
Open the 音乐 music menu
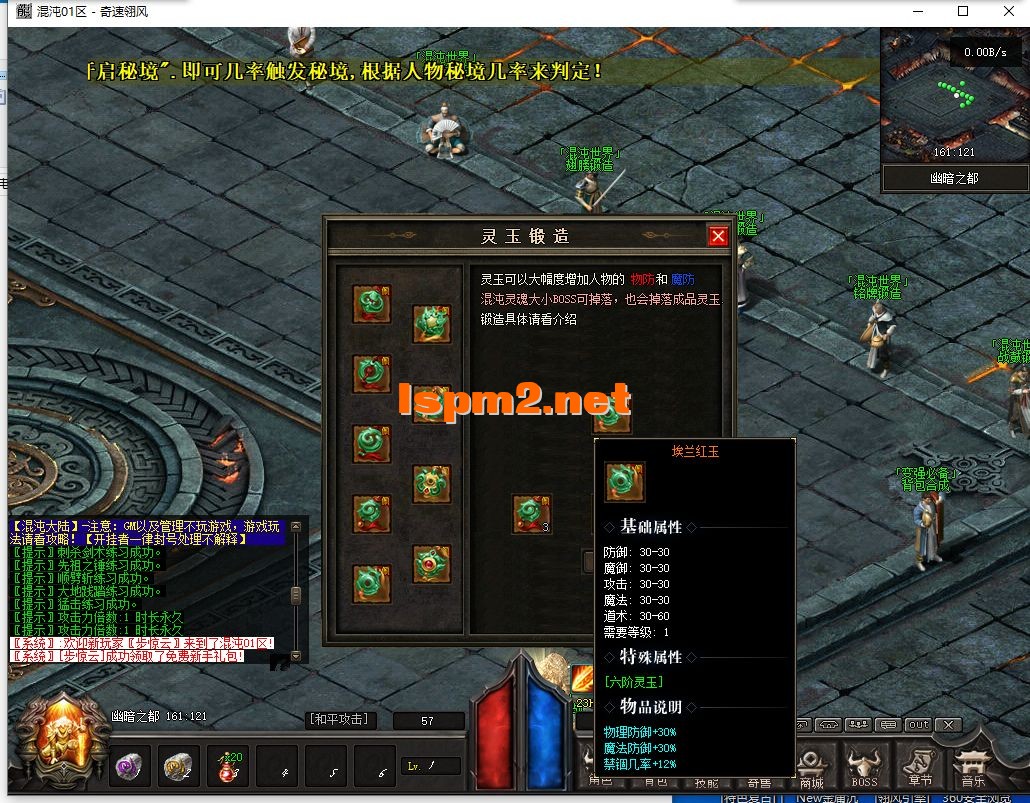coord(972,765)
